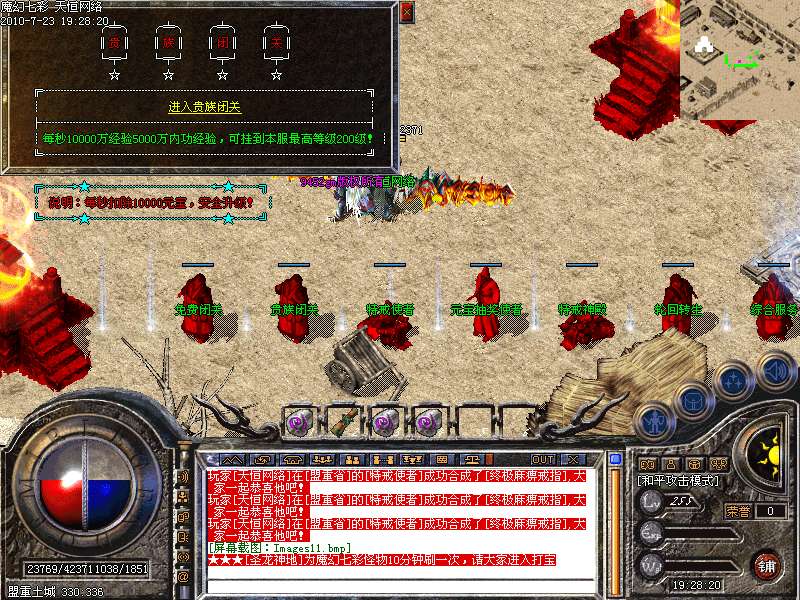Toggle the round speaker sound button
This screenshot has height=600, width=800.
point(776,371)
